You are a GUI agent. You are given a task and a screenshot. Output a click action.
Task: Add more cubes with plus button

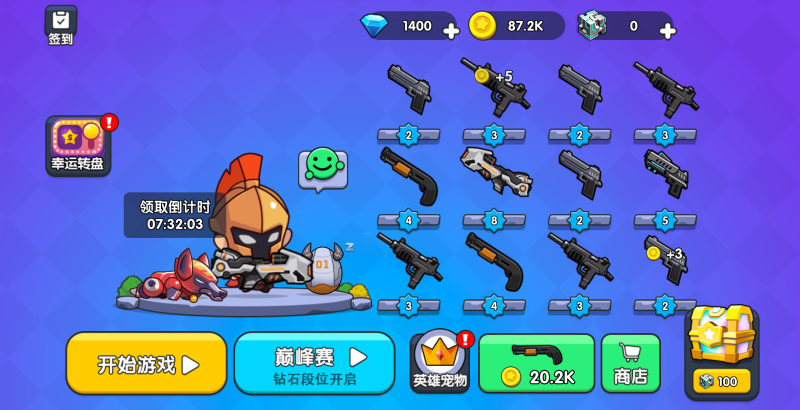[667, 30]
